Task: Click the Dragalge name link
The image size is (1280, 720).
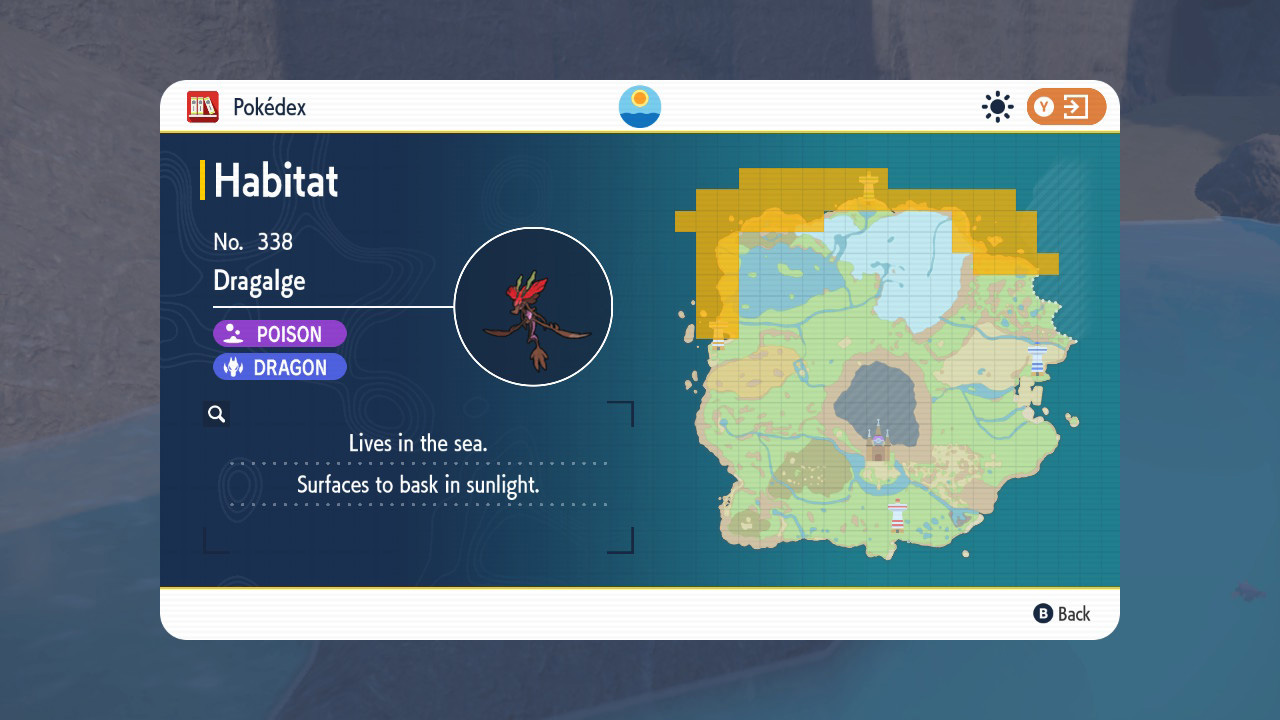Action: click(x=259, y=281)
